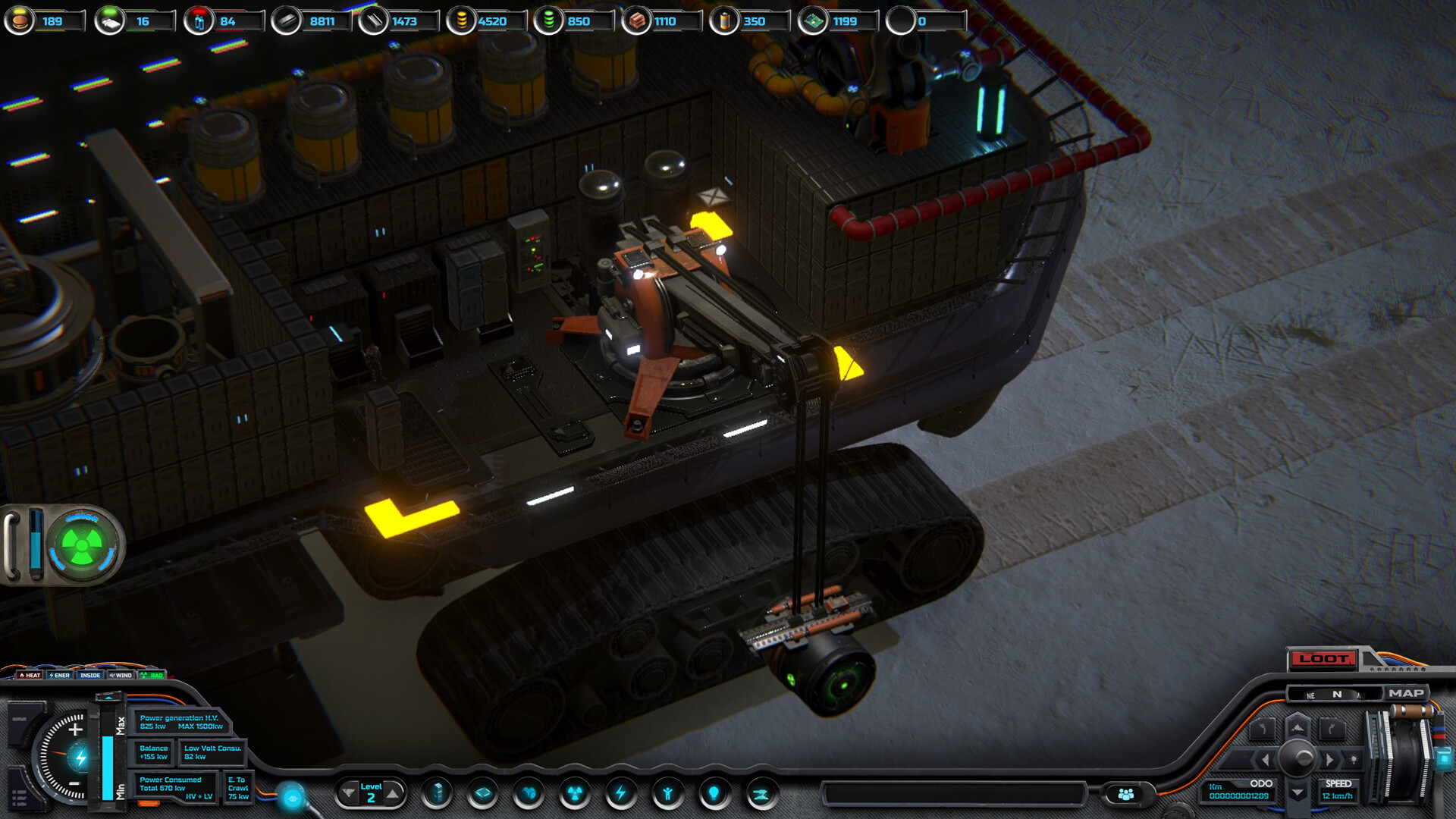Enable the RAD overlay toggle
This screenshot has width=1456, height=819.
point(152,675)
